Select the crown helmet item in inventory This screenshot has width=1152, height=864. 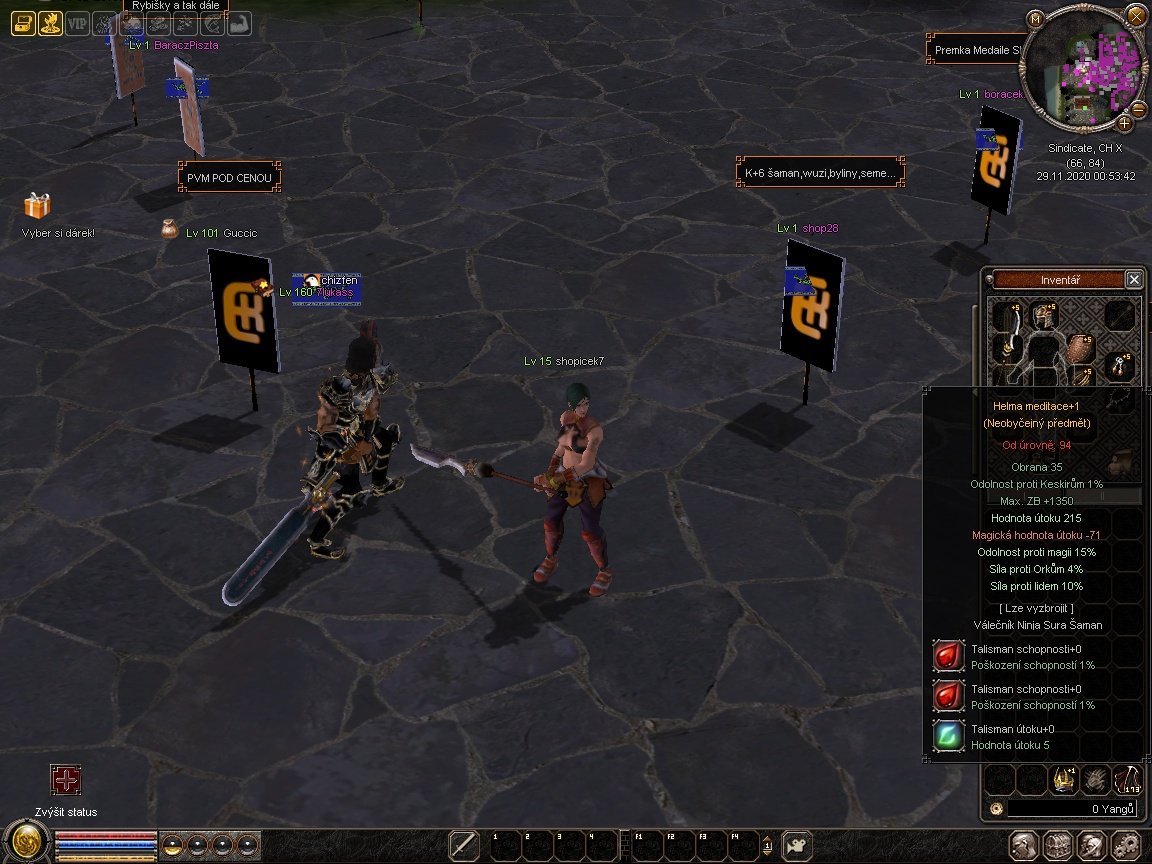(x=1062, y=780)
